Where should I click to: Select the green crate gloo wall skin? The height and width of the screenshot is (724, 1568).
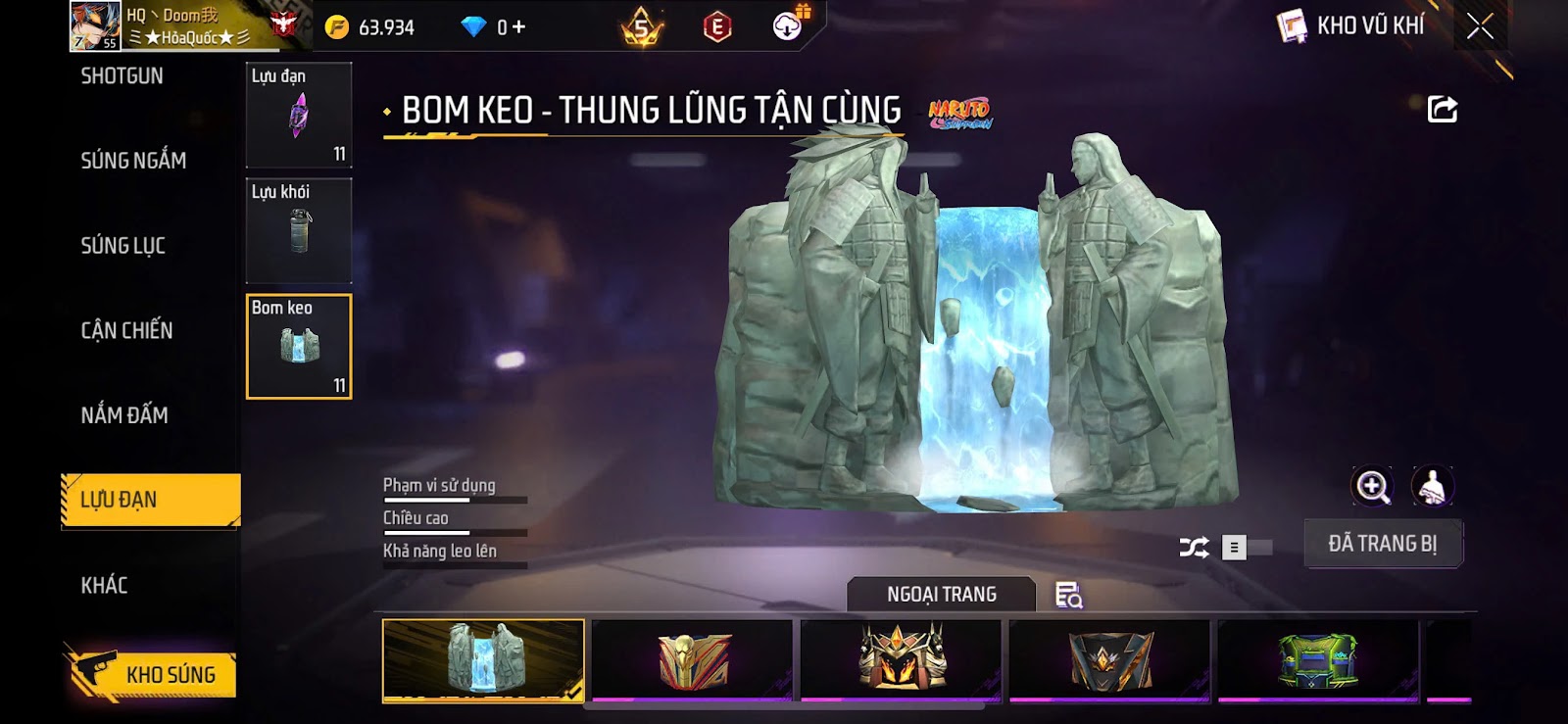click(1318, 660)
